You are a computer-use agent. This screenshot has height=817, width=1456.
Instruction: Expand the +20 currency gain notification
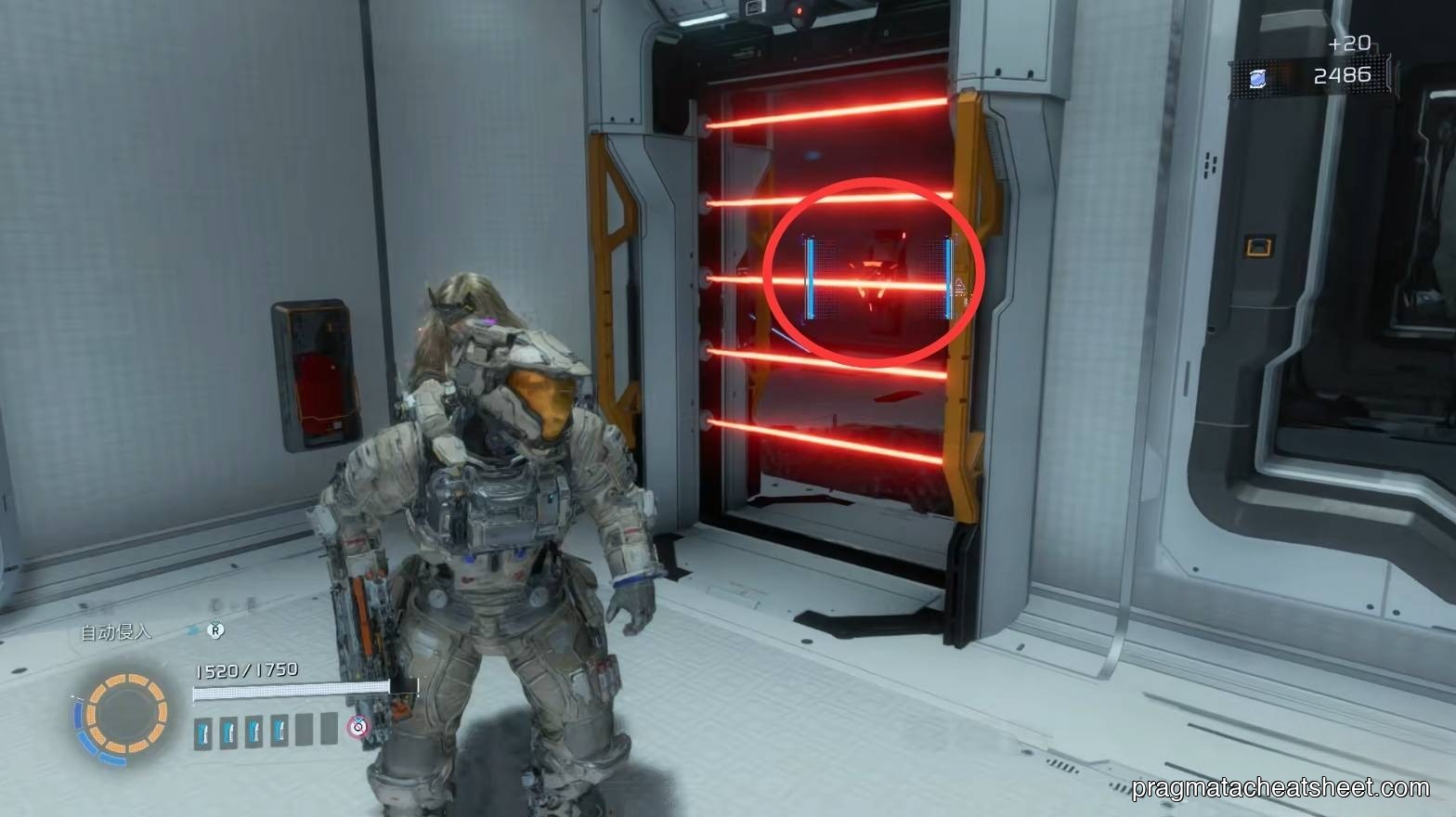(1350, 42)
